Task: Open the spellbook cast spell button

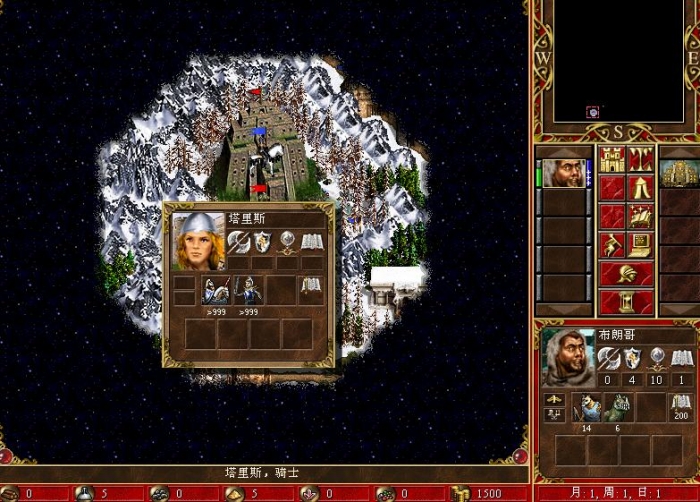Action: click(x=641, y=216)
